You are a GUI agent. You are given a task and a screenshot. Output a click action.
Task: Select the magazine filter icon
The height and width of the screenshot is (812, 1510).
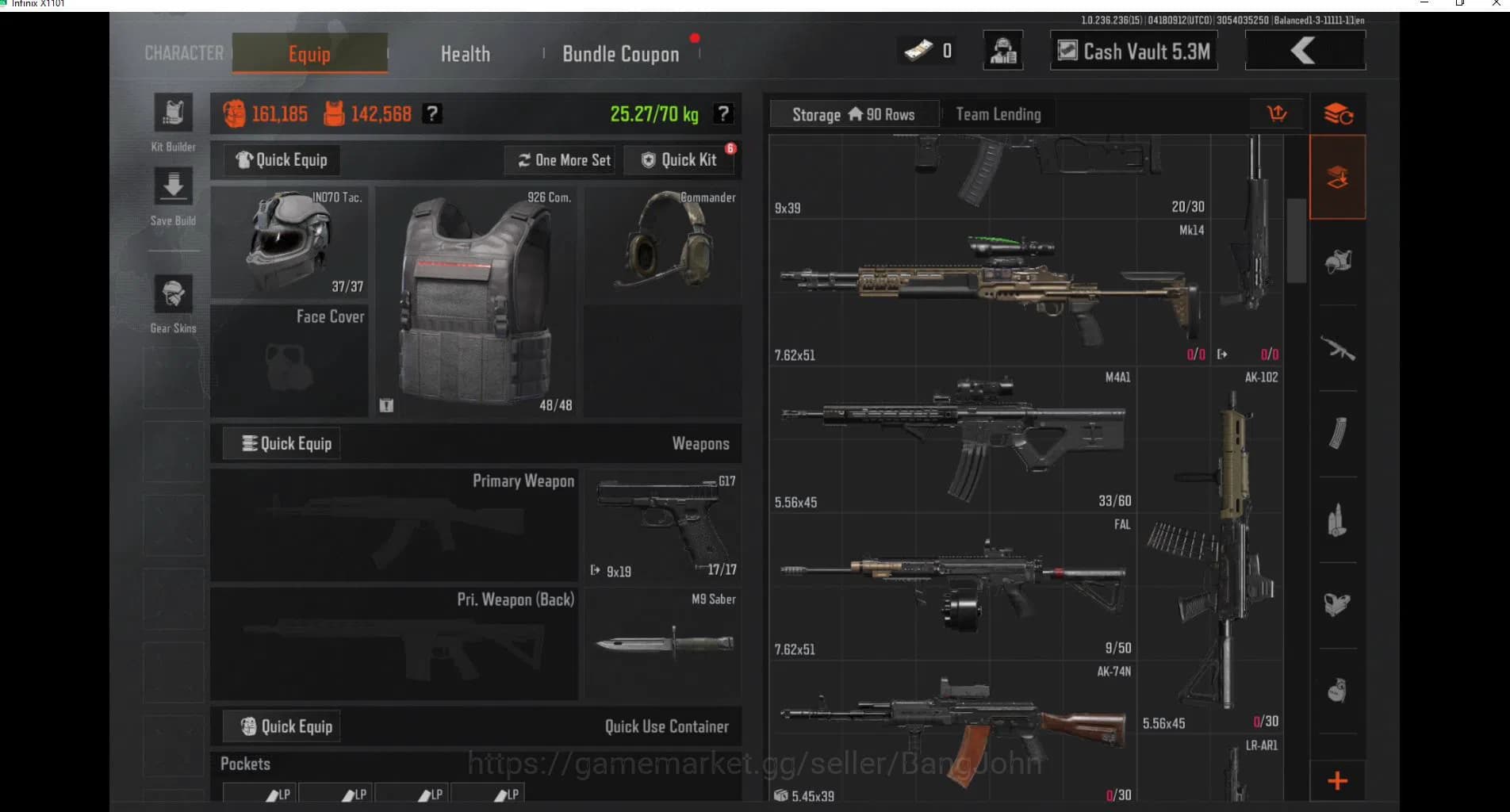[x=1339, y=431]
